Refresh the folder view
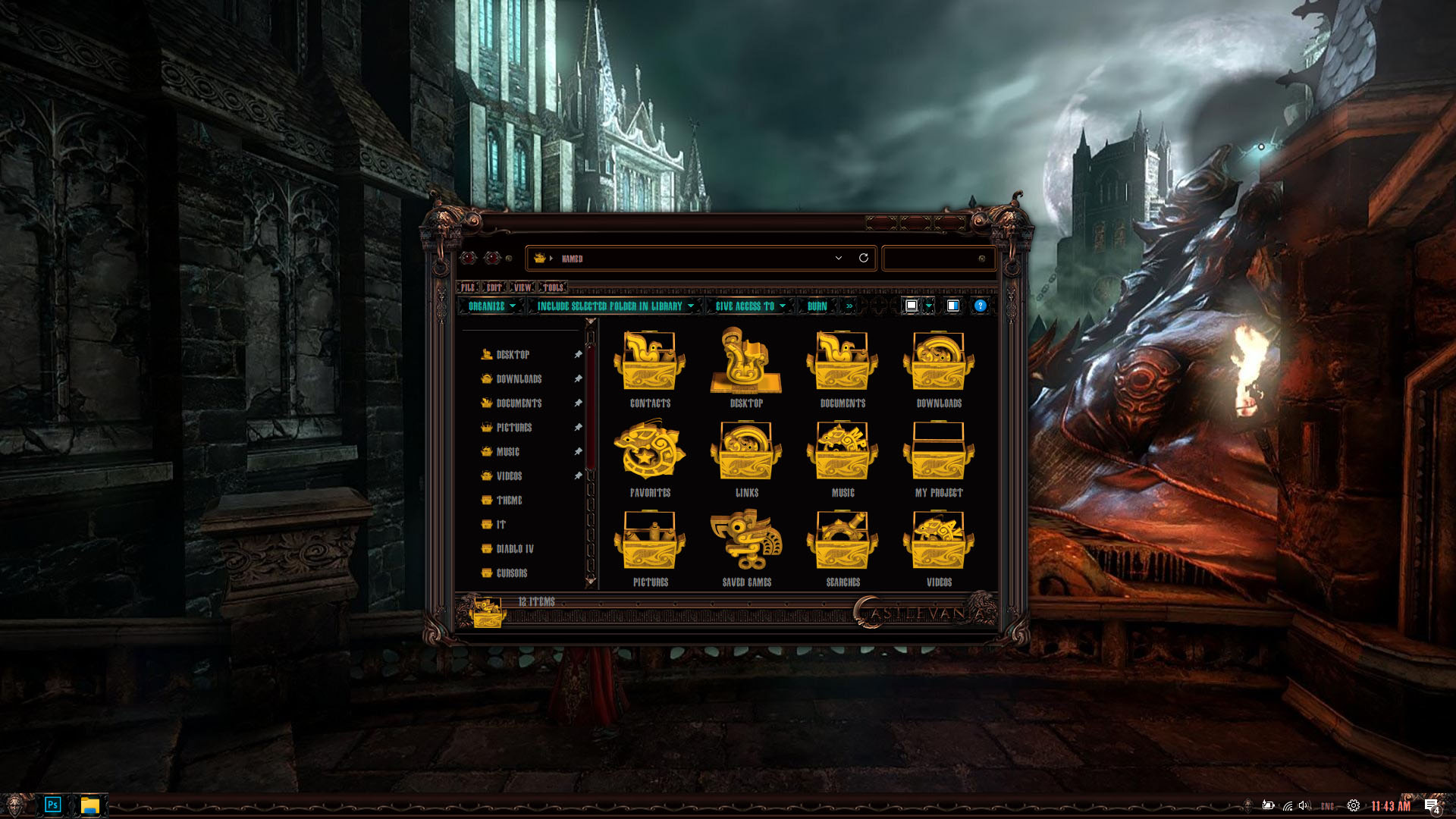The image size is (1456, 819). tap(863, 258)
